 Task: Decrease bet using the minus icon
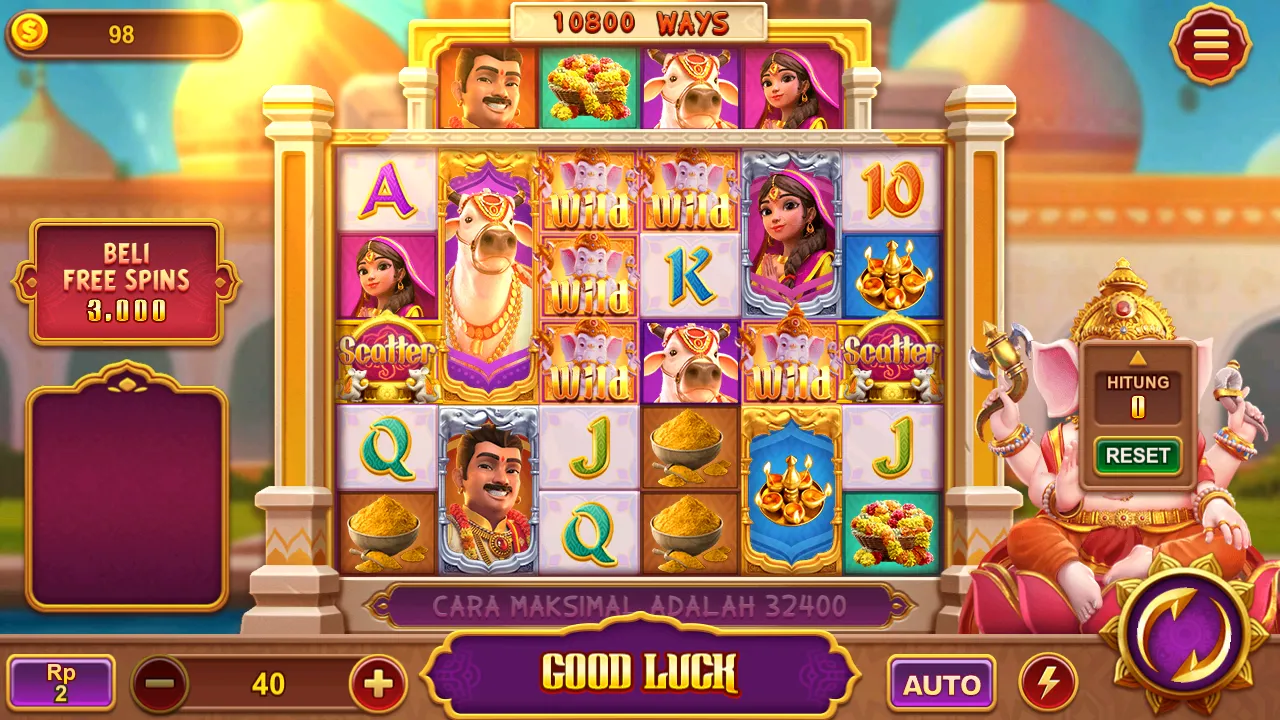click(x=158, y=683)
